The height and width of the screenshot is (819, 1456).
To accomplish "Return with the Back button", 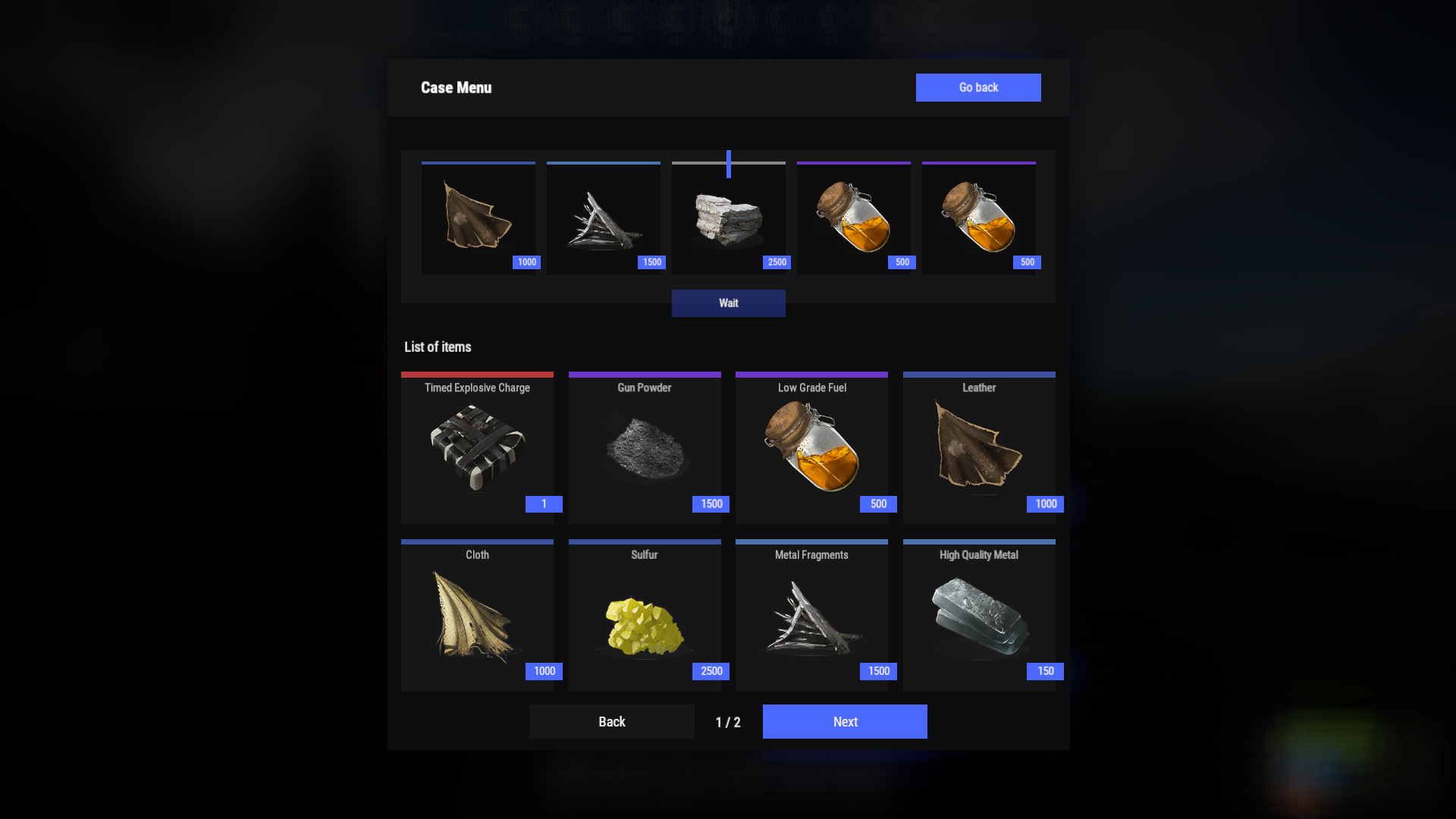I will point(611,721).
